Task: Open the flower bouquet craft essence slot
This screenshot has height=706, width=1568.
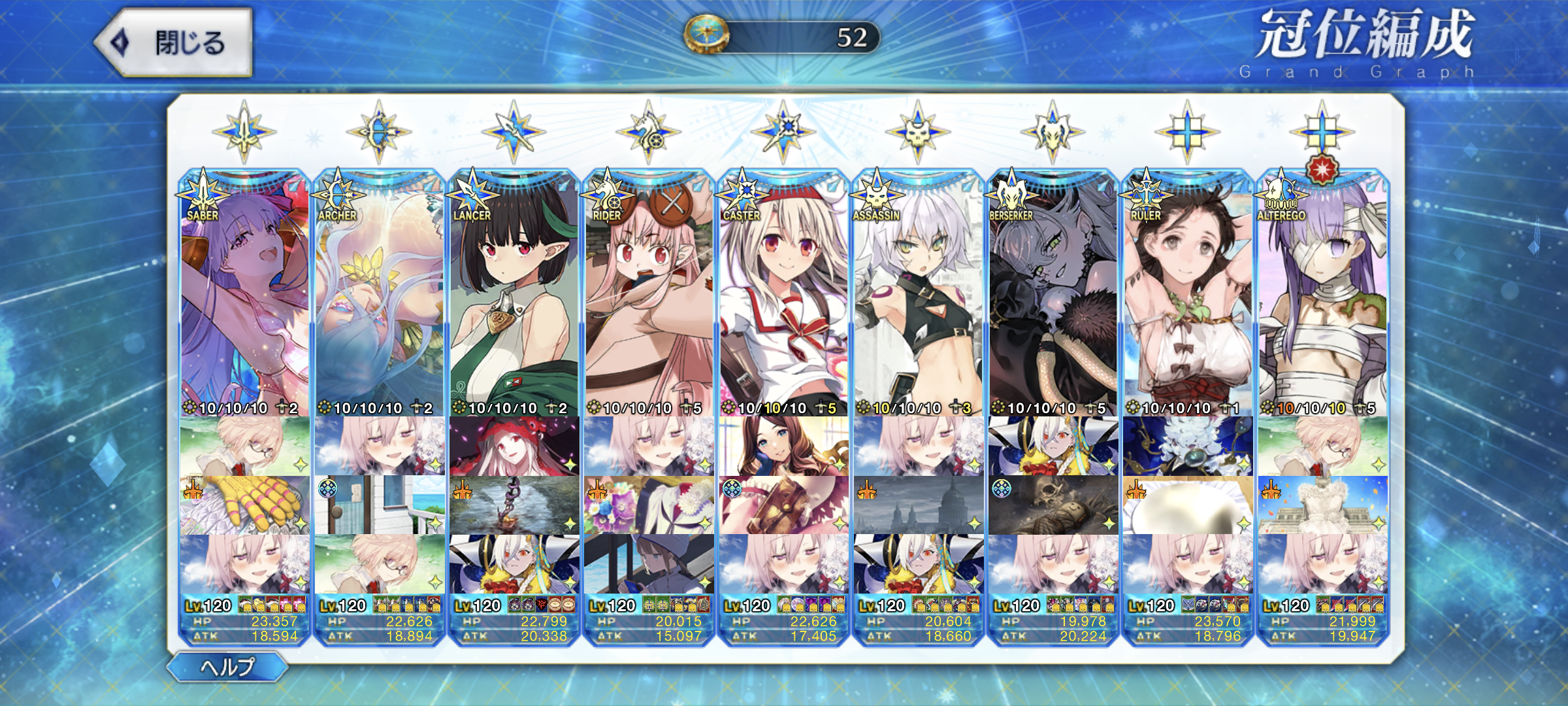Action: click(649, 505)
